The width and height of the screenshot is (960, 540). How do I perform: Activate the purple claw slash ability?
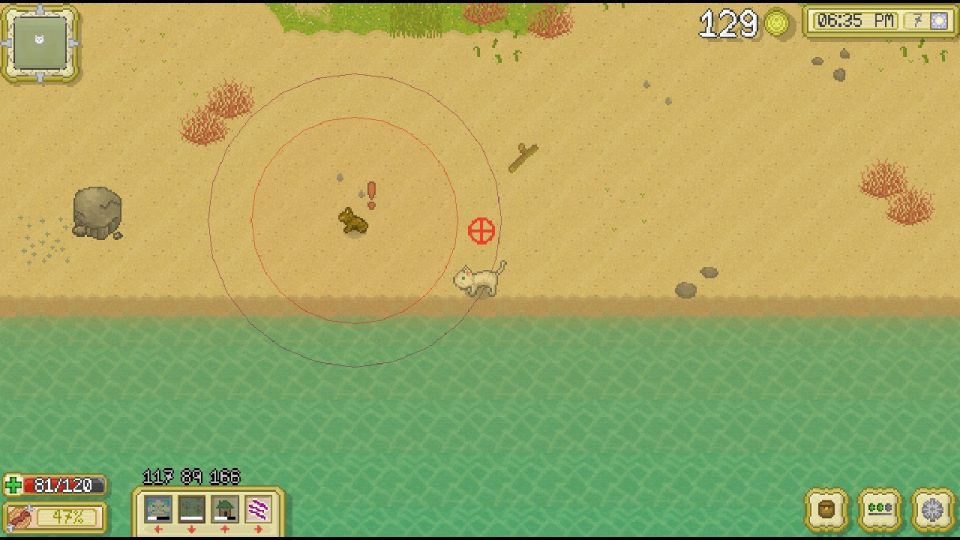tap(258, 509)
